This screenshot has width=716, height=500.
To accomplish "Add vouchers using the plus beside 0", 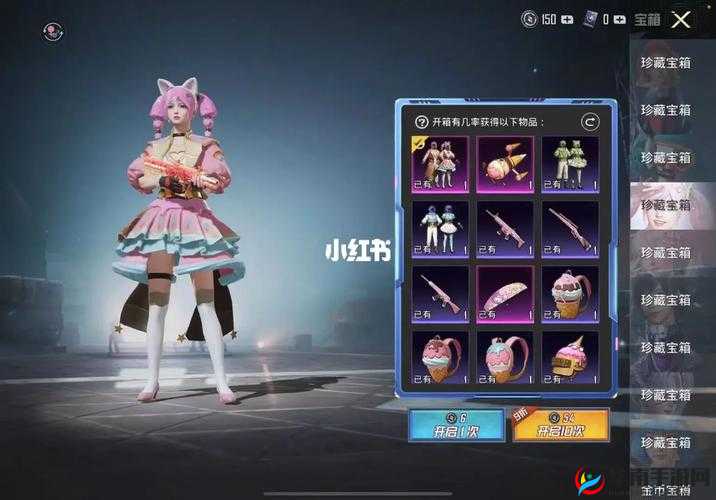I will 619,19.
